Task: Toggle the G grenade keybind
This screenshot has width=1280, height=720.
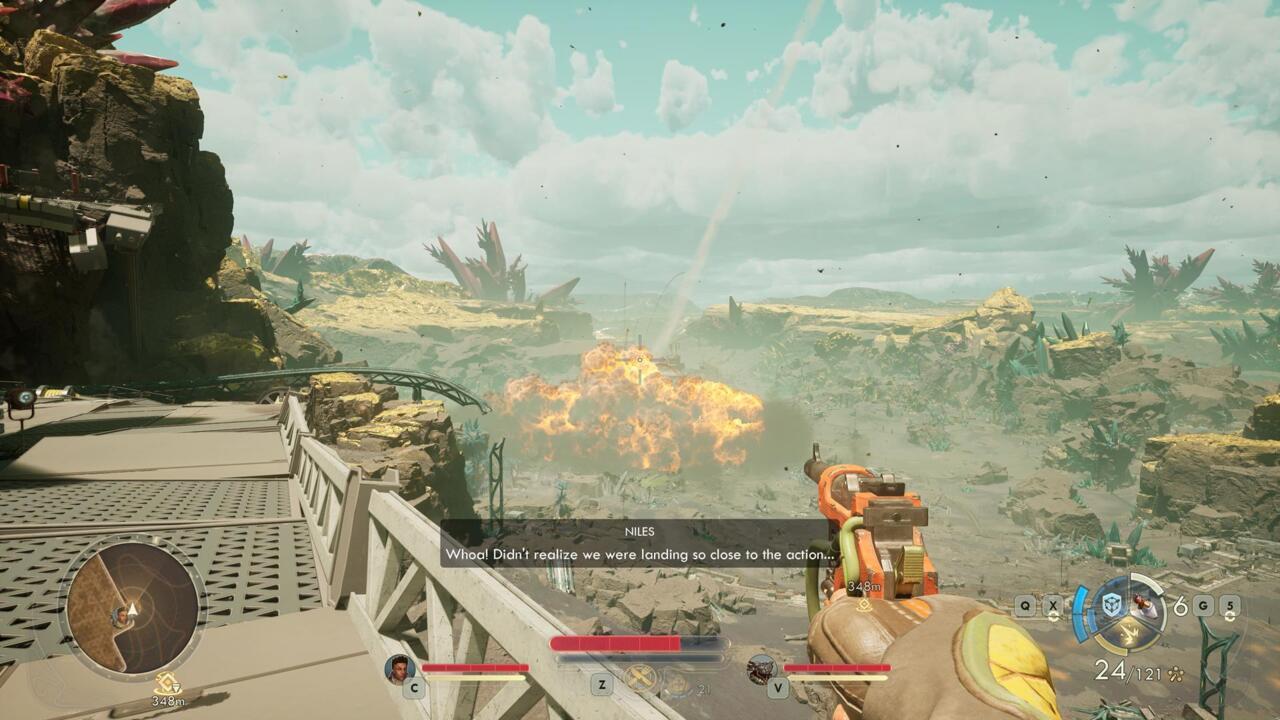Action: click(1204, 604)
